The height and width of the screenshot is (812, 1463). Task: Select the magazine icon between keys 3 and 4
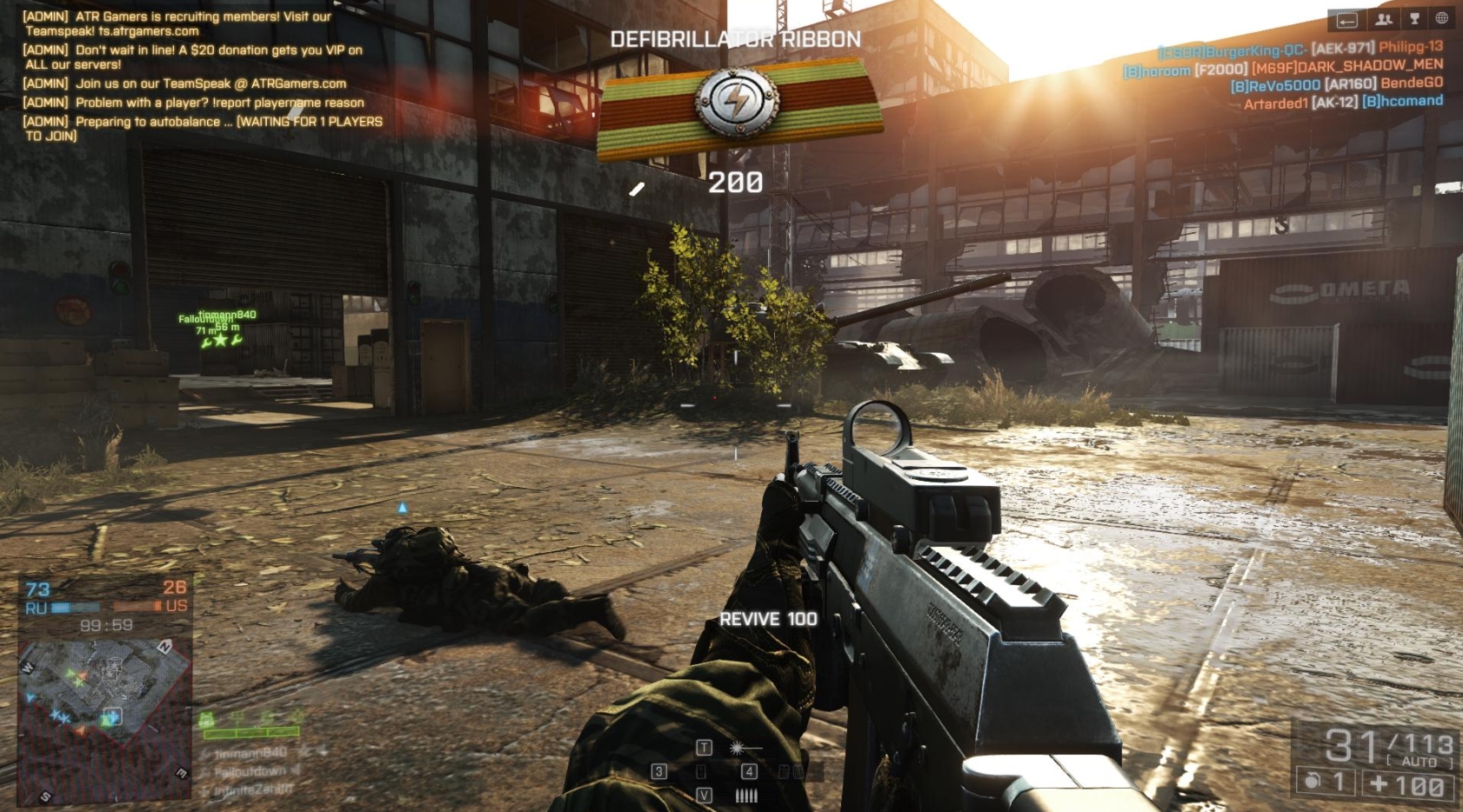click(x=701, y=772)
